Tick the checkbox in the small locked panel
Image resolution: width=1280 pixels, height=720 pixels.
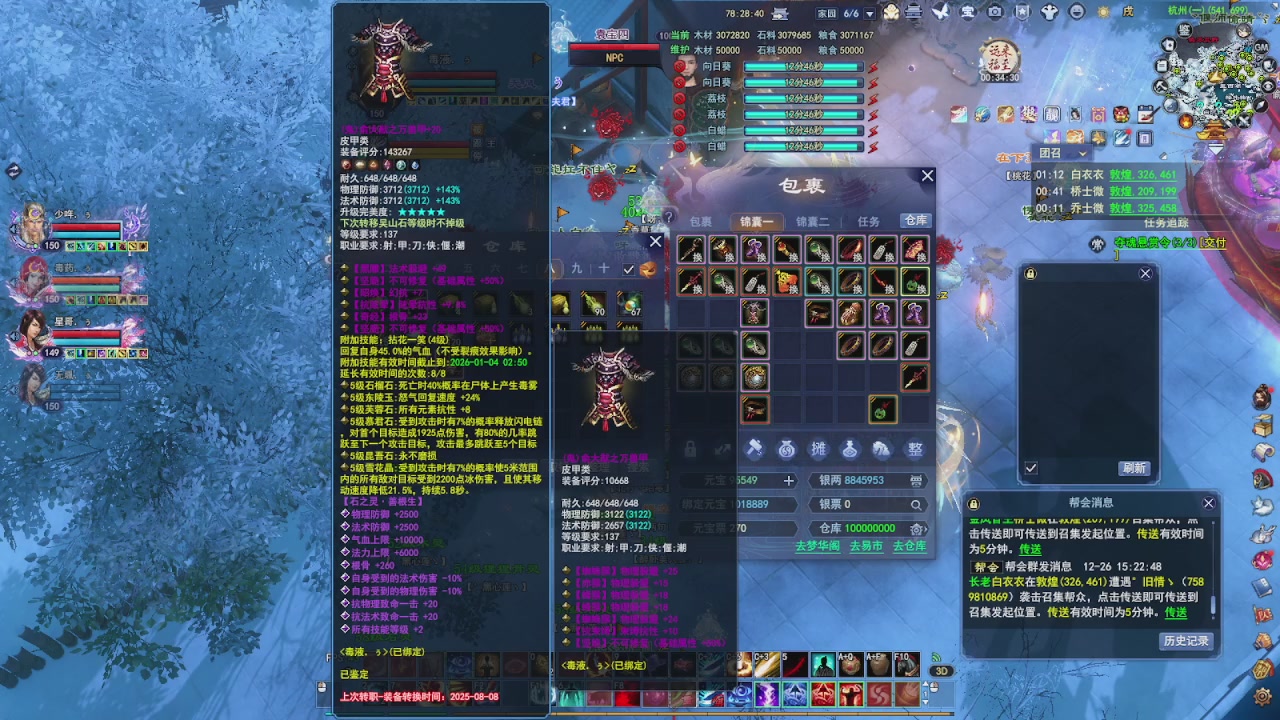tap(1033, 467)
